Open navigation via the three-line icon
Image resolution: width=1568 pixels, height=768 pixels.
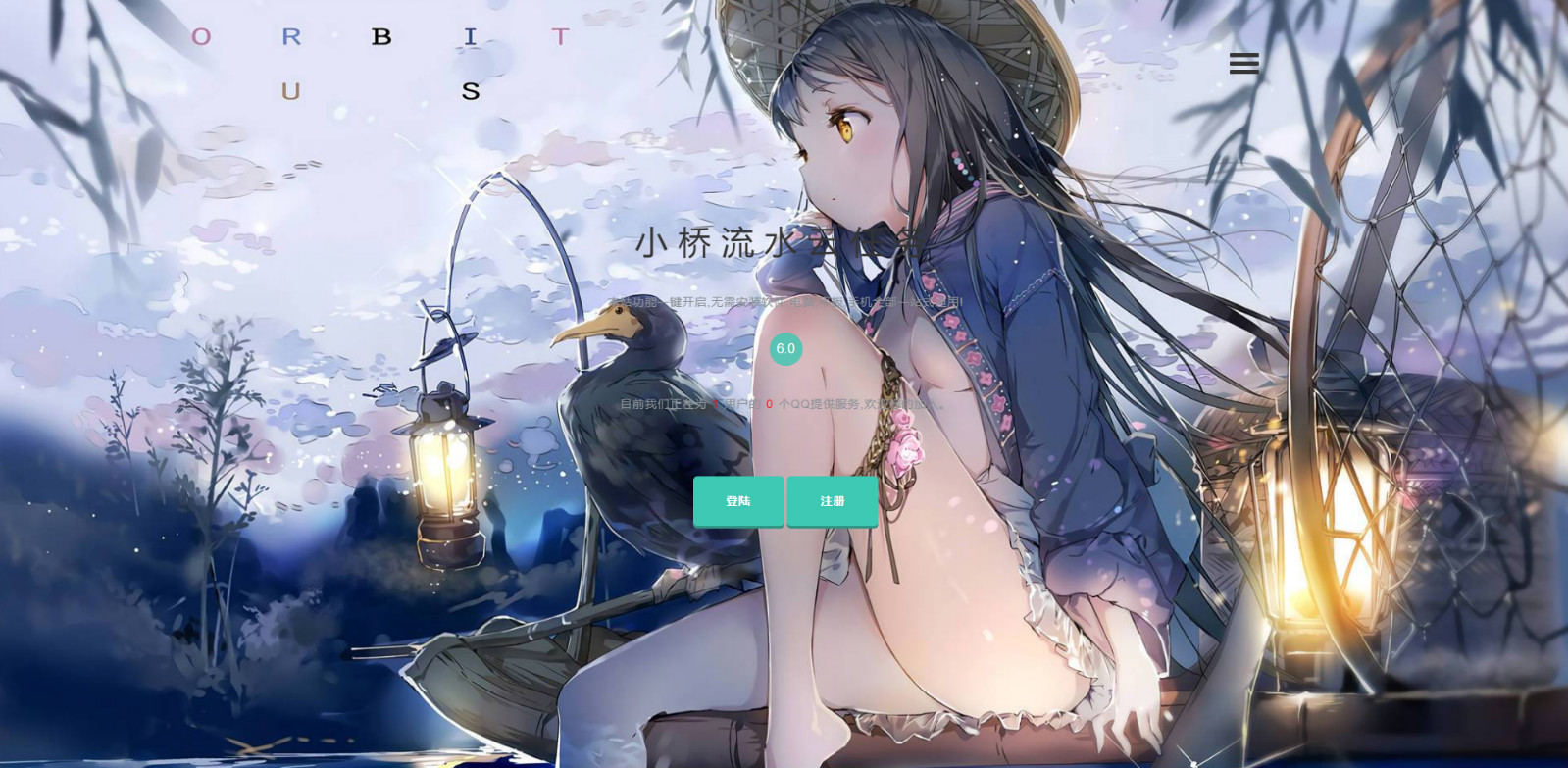click(x=1242, y=64)
